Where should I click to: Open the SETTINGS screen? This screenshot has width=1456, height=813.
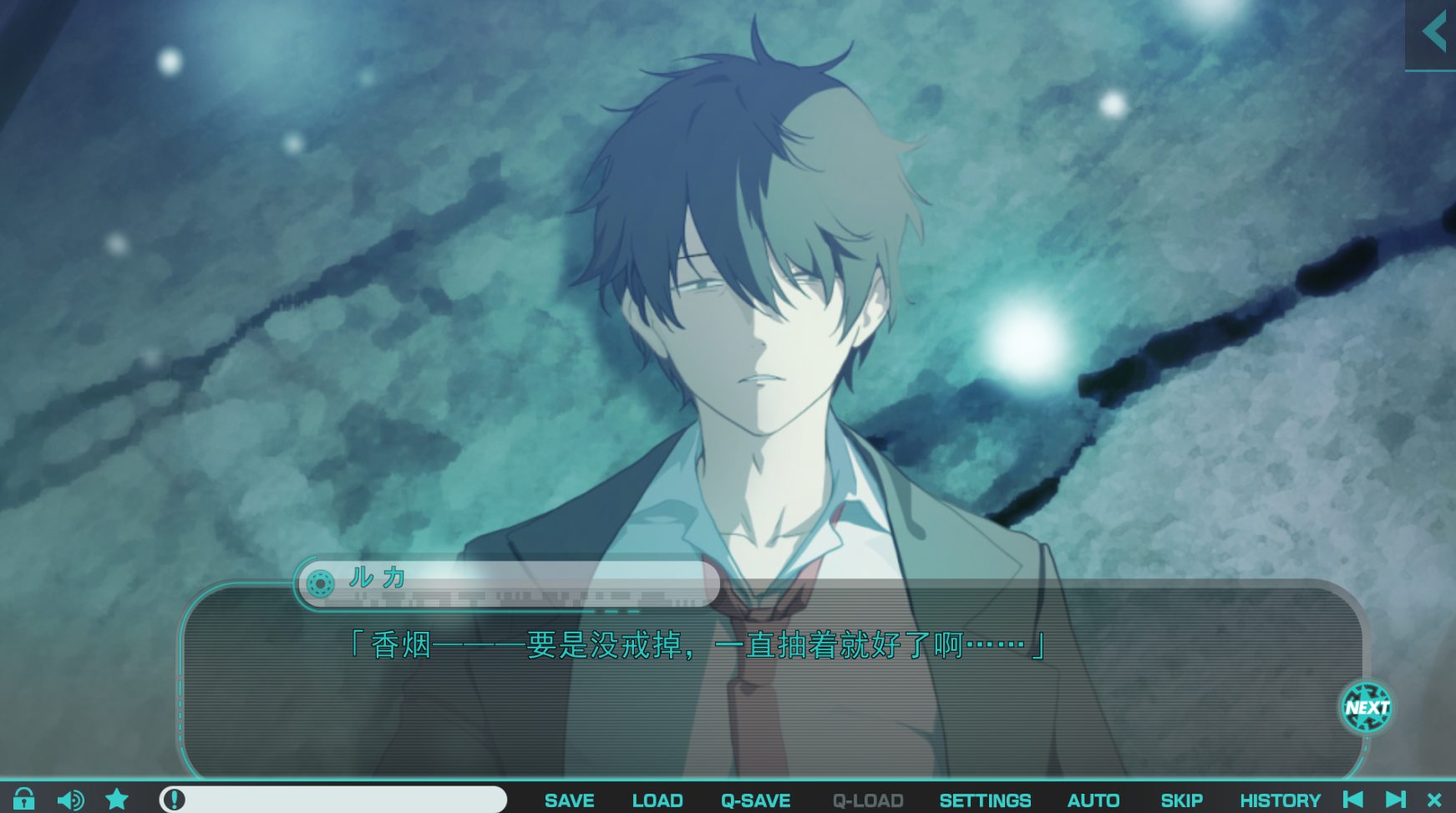click(985, 800)
